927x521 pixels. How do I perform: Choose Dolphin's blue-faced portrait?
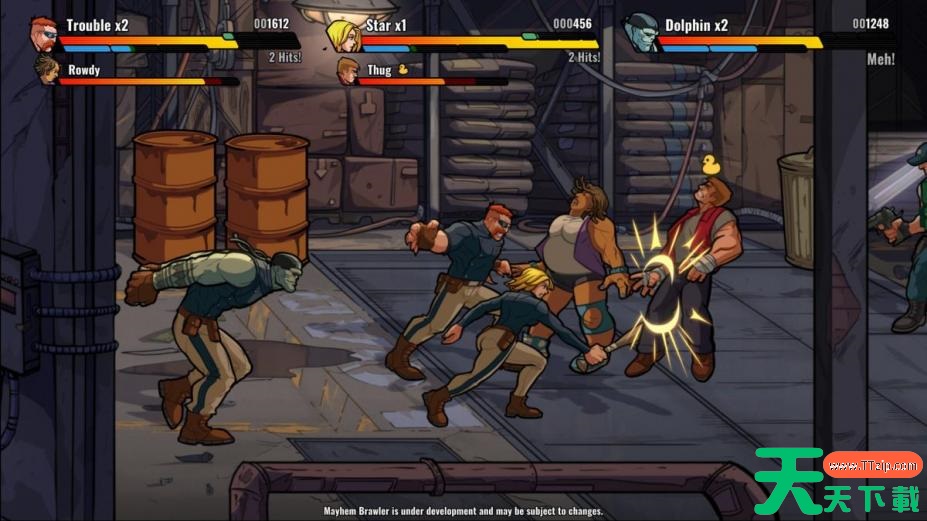(x=641, y=33)
